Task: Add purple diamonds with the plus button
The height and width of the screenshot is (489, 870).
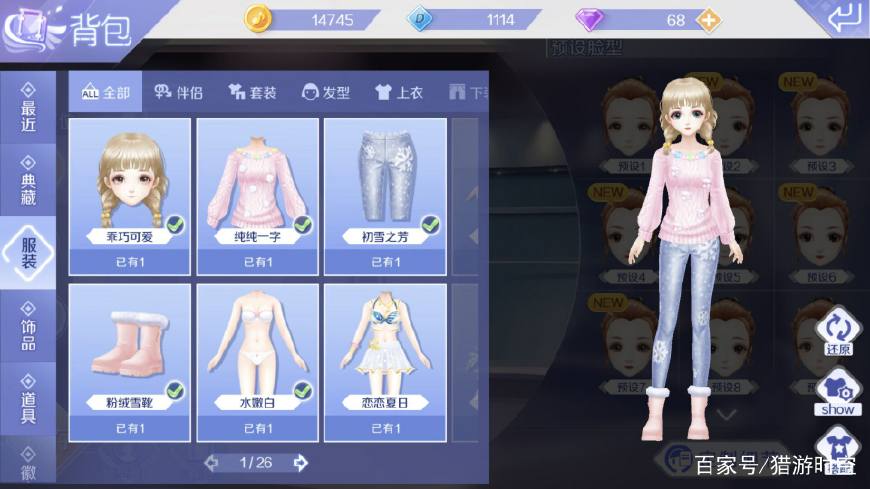Action: pyautogui.click(x=708, y=20)
